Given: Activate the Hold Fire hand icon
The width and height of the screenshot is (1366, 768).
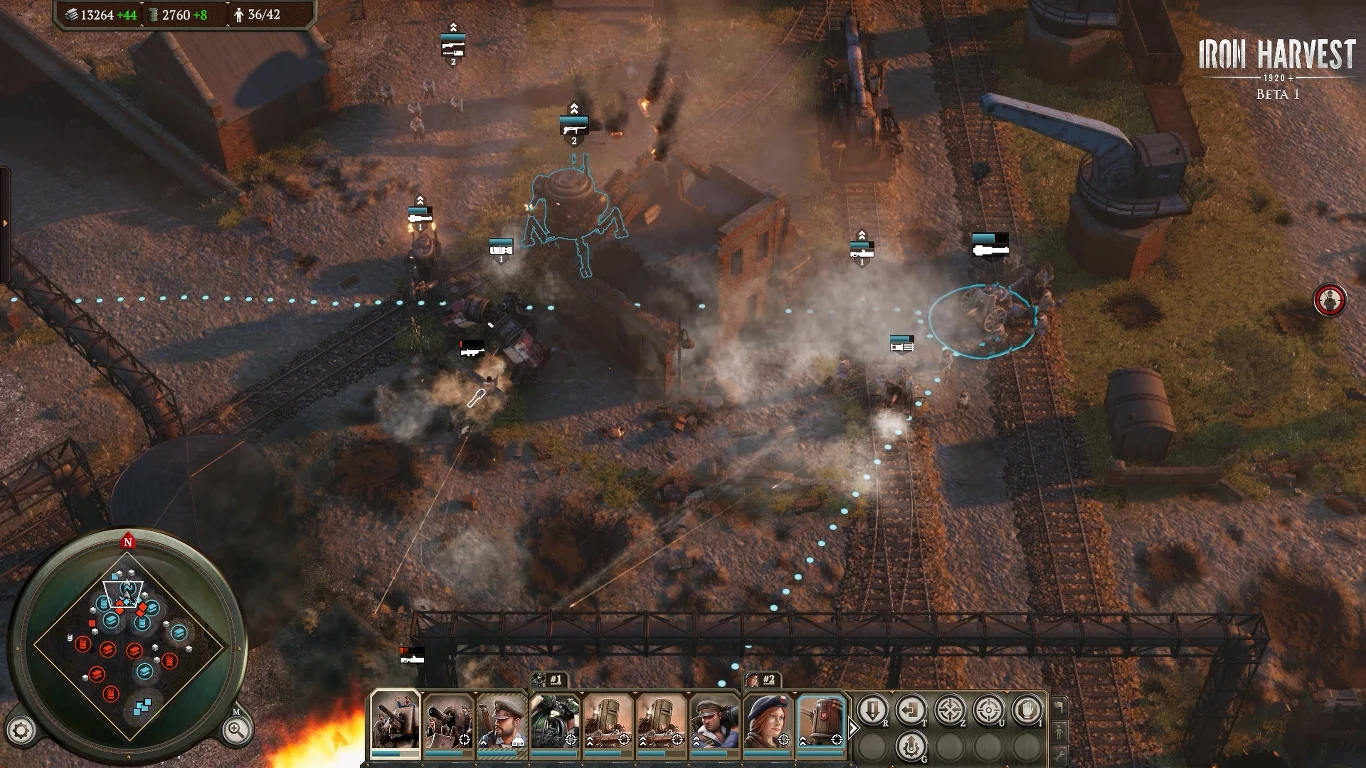Looking at the screenshot, I should click(x=1027, y=709).
